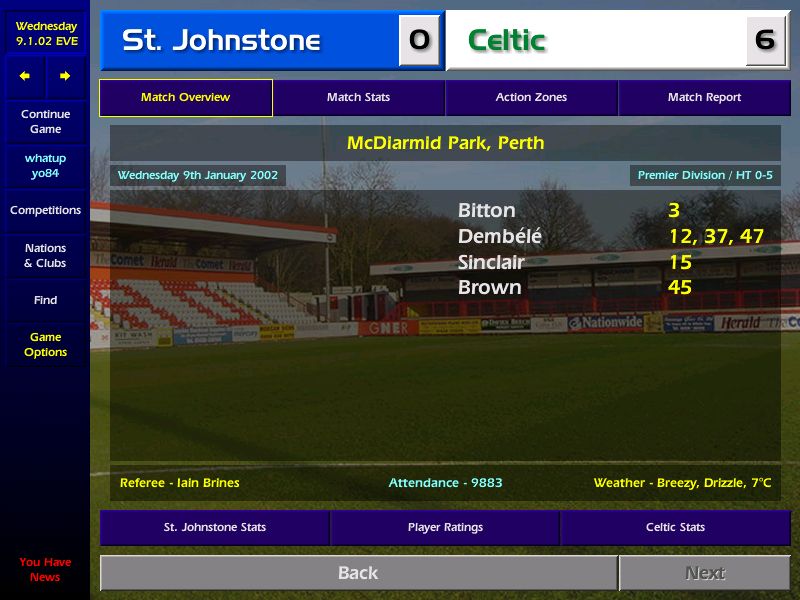The image size is (800, 600).
Task: View Celtic Stats
Action: click(675, 527)
